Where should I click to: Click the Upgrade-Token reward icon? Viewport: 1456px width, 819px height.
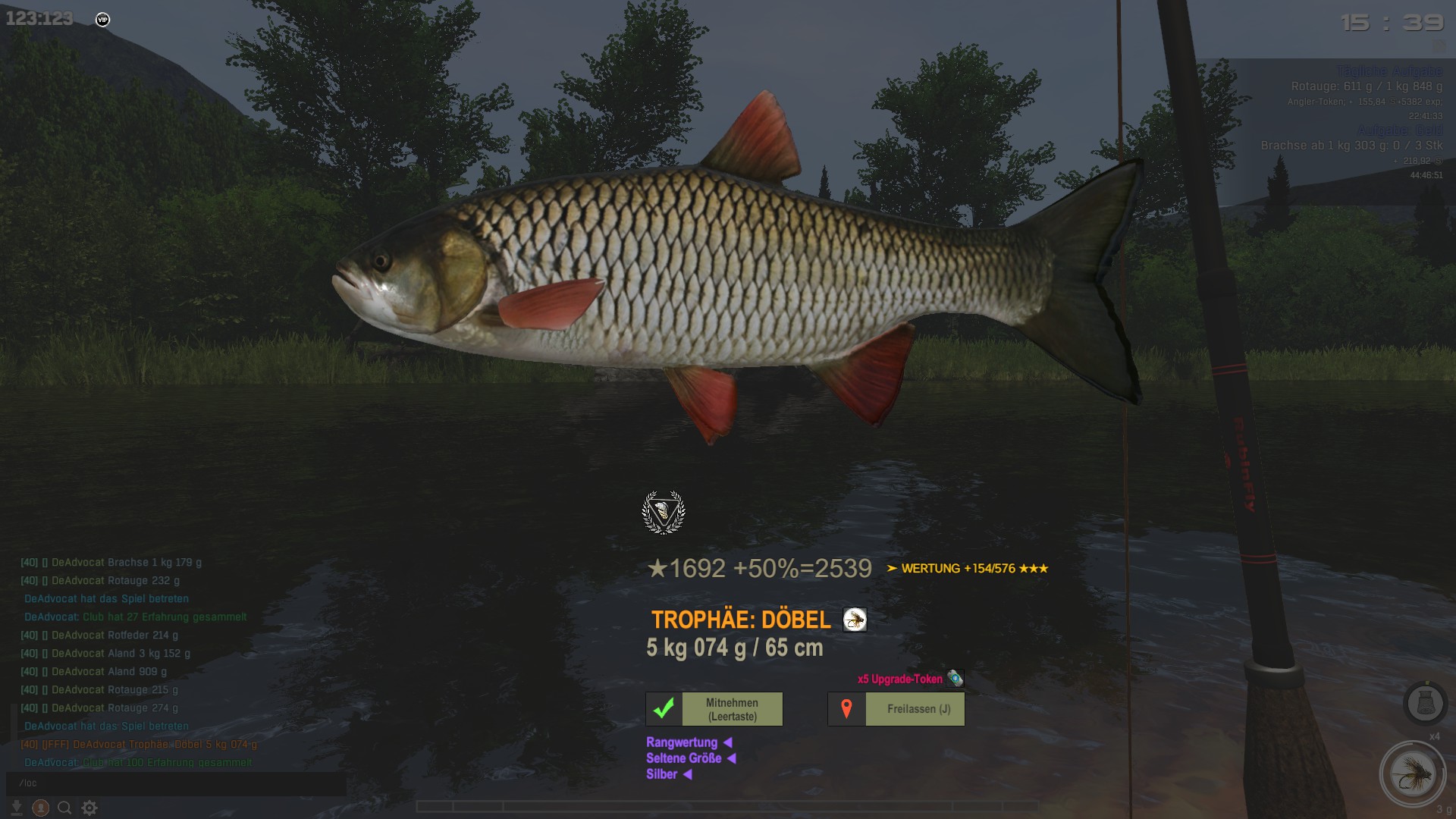coord(955,679)
